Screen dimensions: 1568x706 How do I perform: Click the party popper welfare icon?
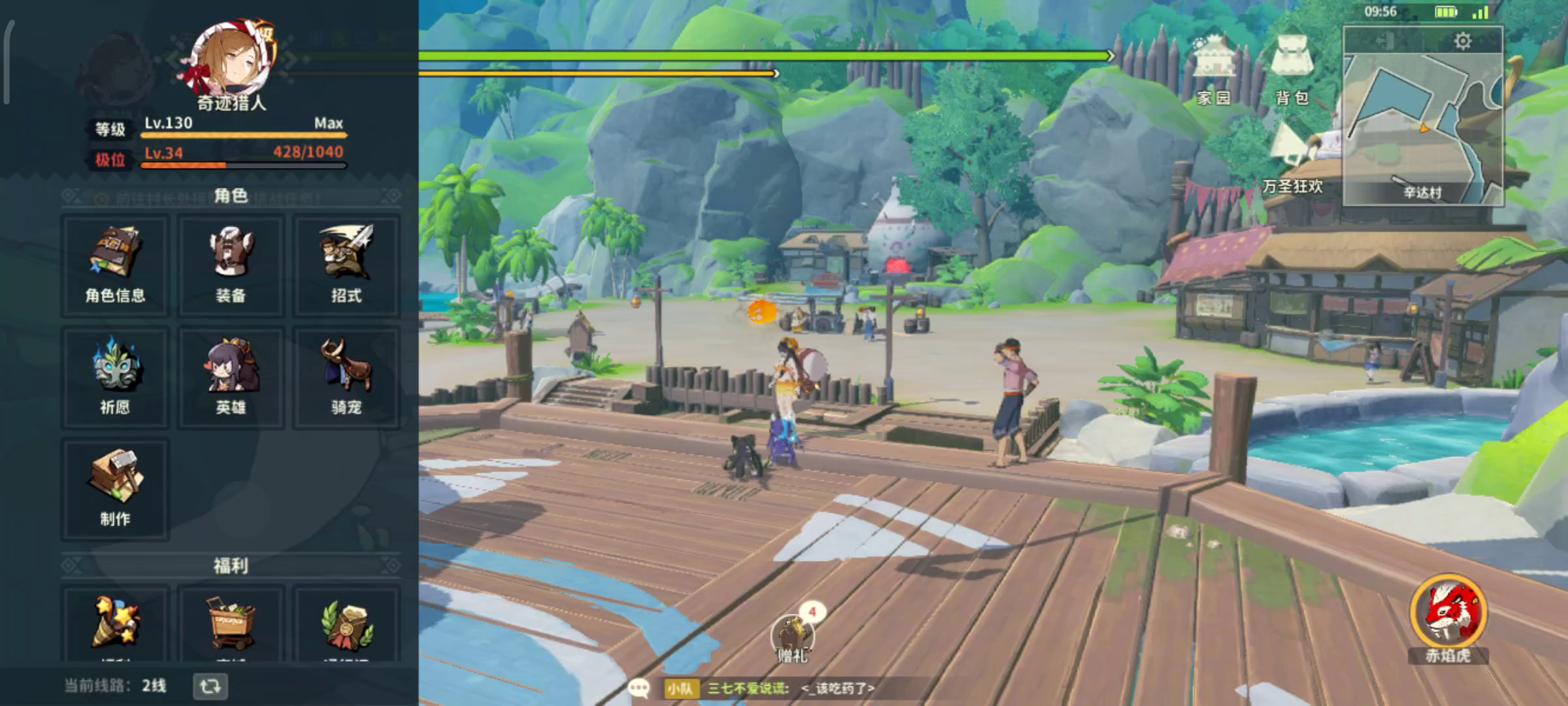point(115,622)
